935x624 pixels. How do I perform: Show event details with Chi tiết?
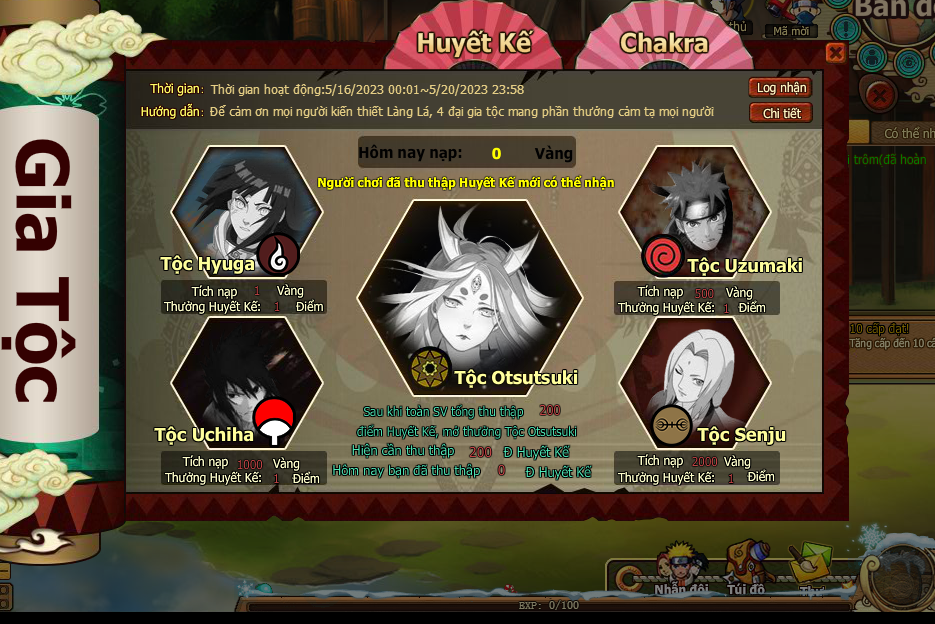(x=780, y=113)
